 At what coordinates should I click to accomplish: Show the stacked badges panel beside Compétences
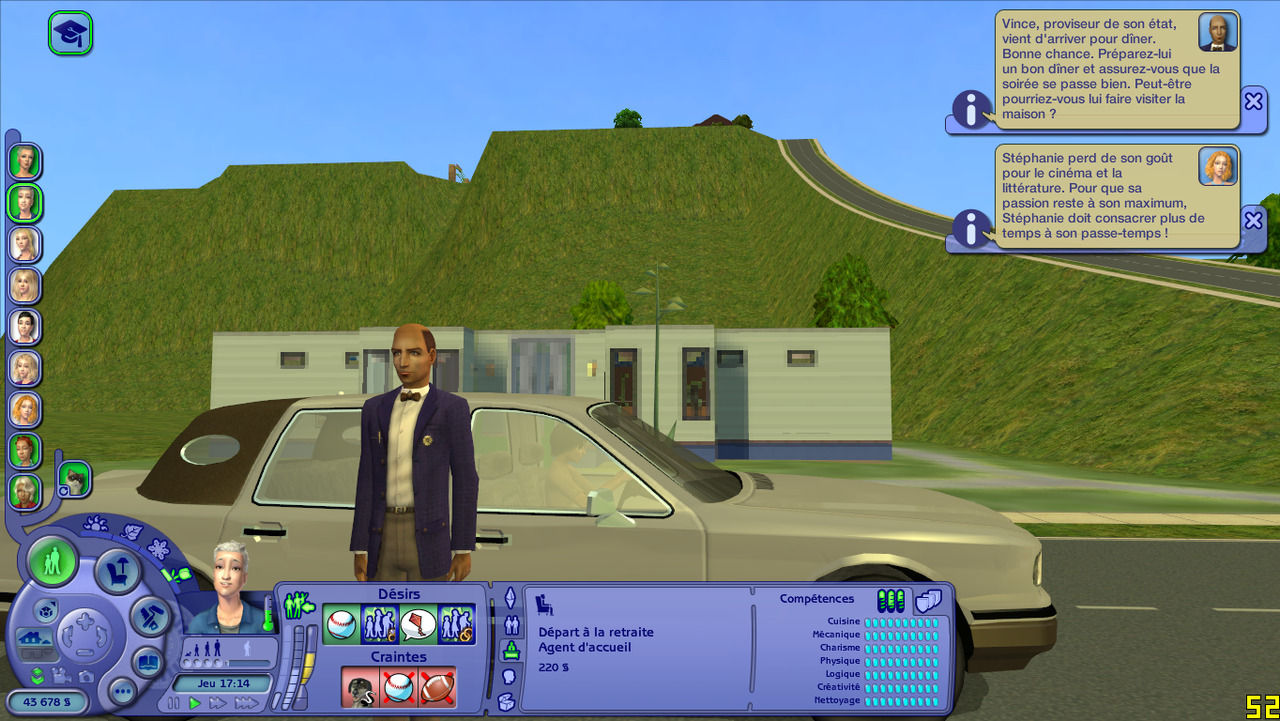pyautogui.click(x=929, y=600)
